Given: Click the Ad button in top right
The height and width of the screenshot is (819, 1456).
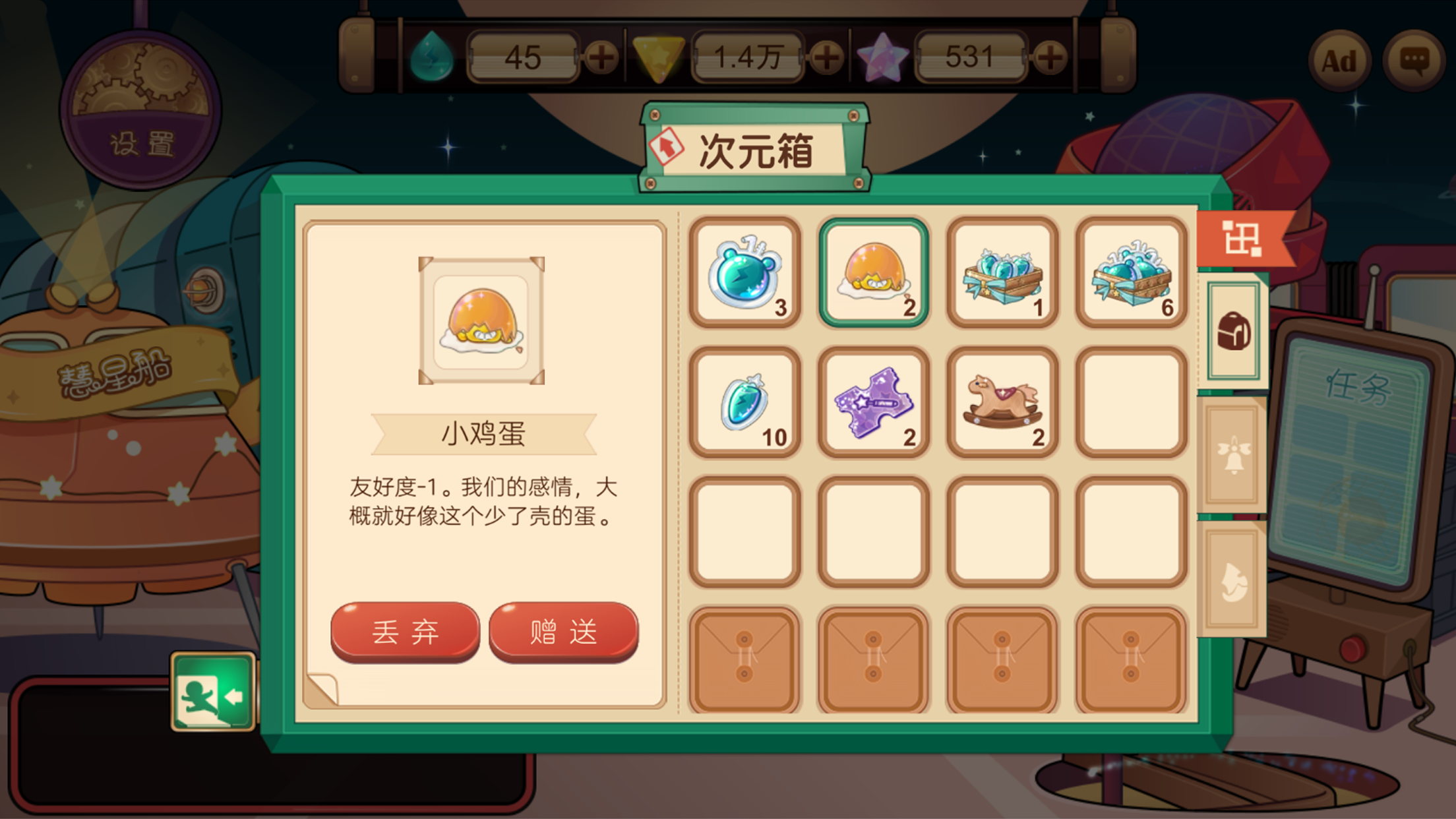Looking at the screenshot, I should [1339, 61].
